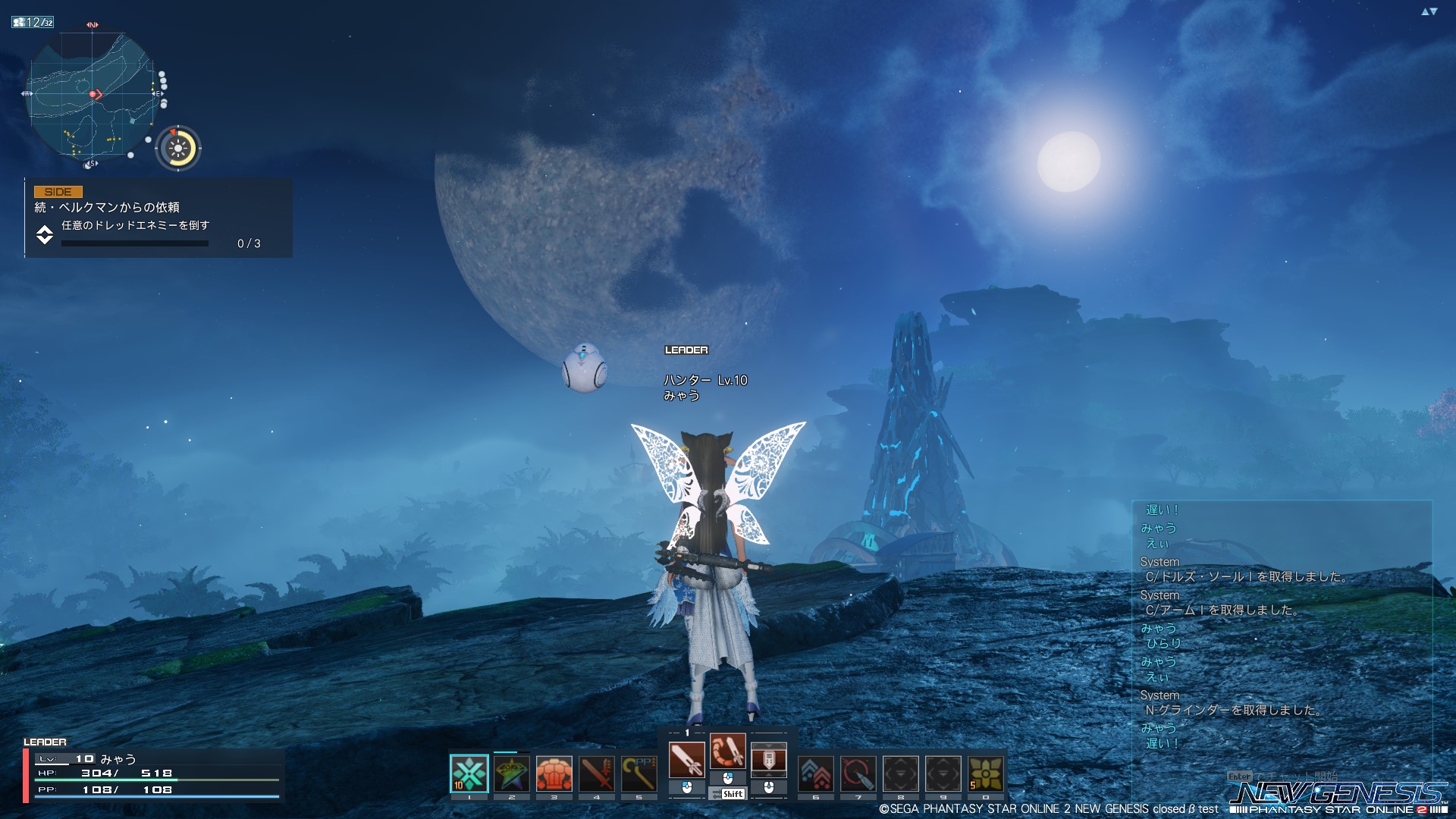Select the red sword boost icon
The height and width of the screenshot is (819, 1456).
(x=597, y=773)
